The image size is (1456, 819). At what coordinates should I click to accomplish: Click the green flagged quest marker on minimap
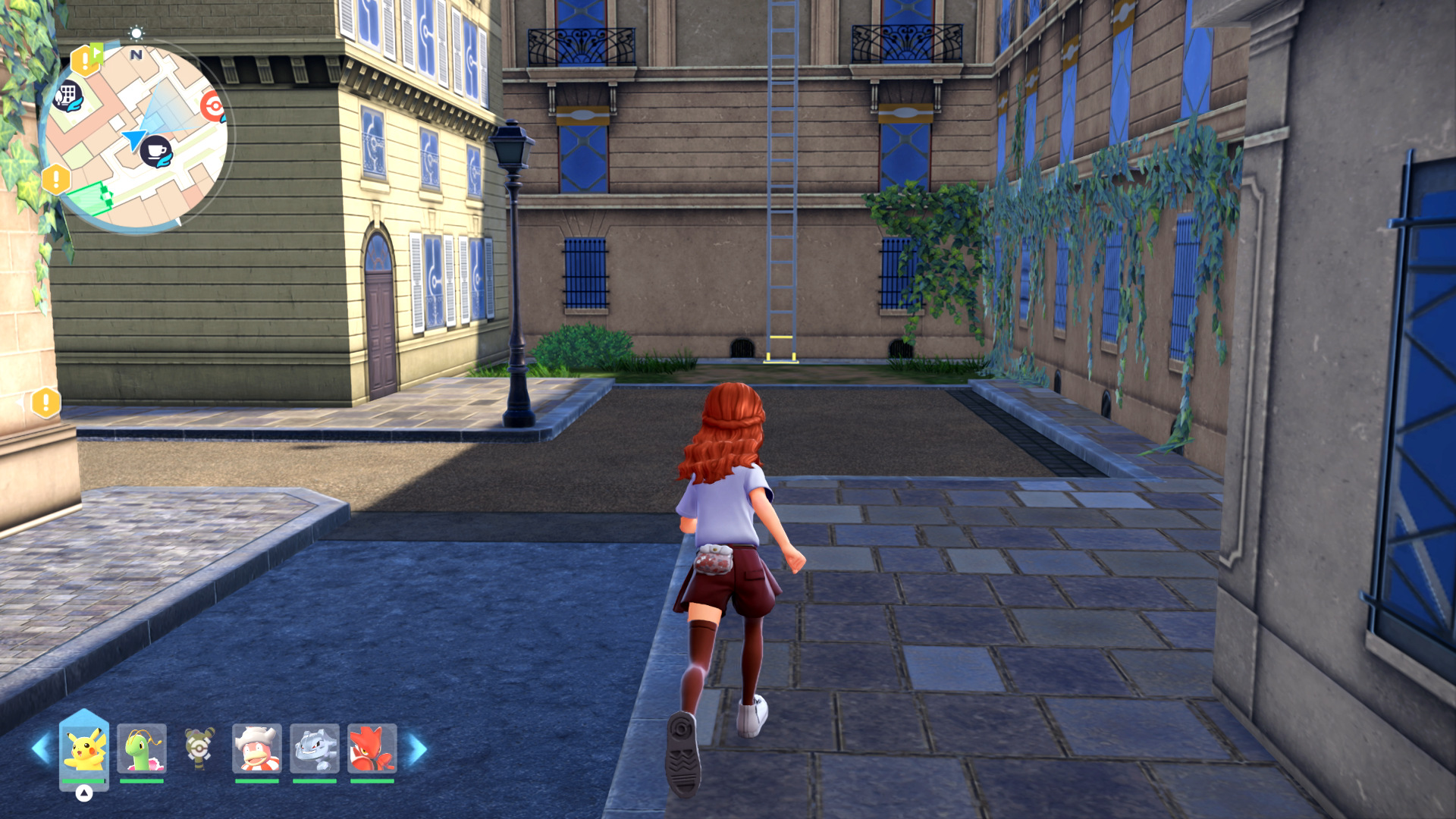pos(86,59)
